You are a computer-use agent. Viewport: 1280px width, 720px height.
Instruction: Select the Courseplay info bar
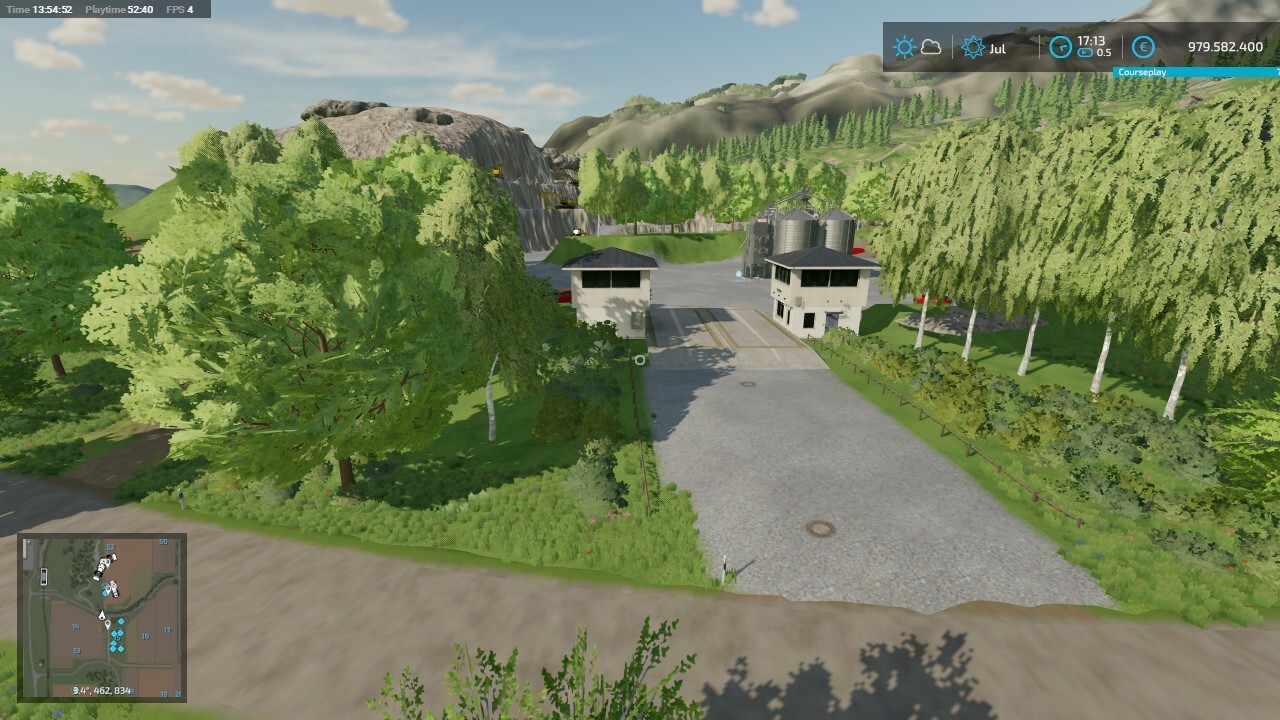[1196, 72]
